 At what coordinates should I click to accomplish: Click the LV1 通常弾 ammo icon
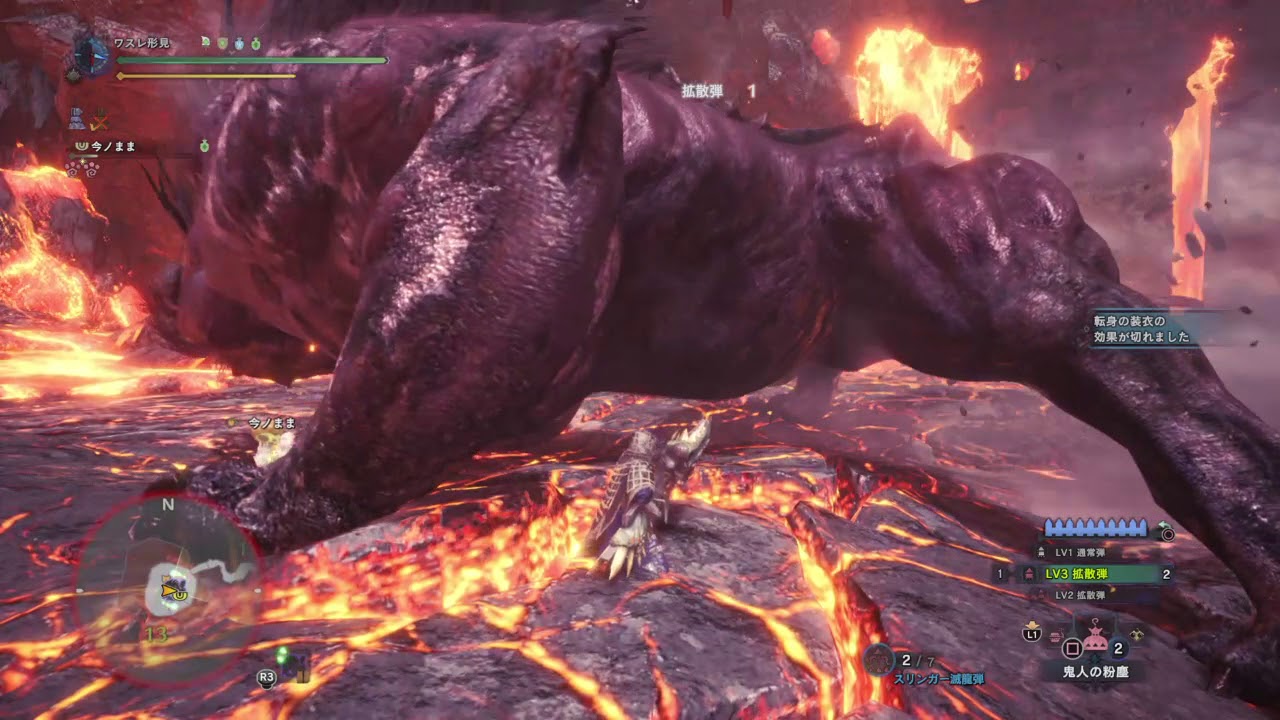1041,551
